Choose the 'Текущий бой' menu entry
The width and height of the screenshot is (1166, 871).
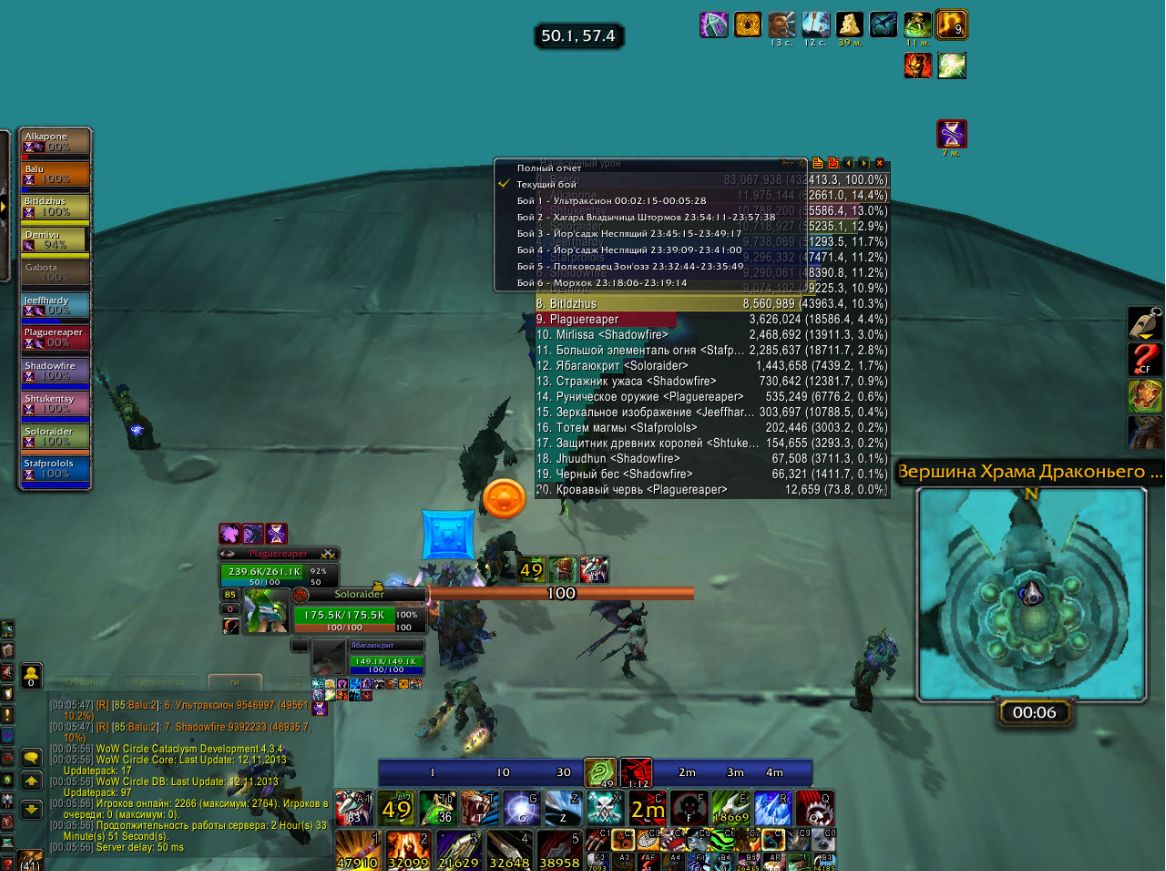pos(546,184)
